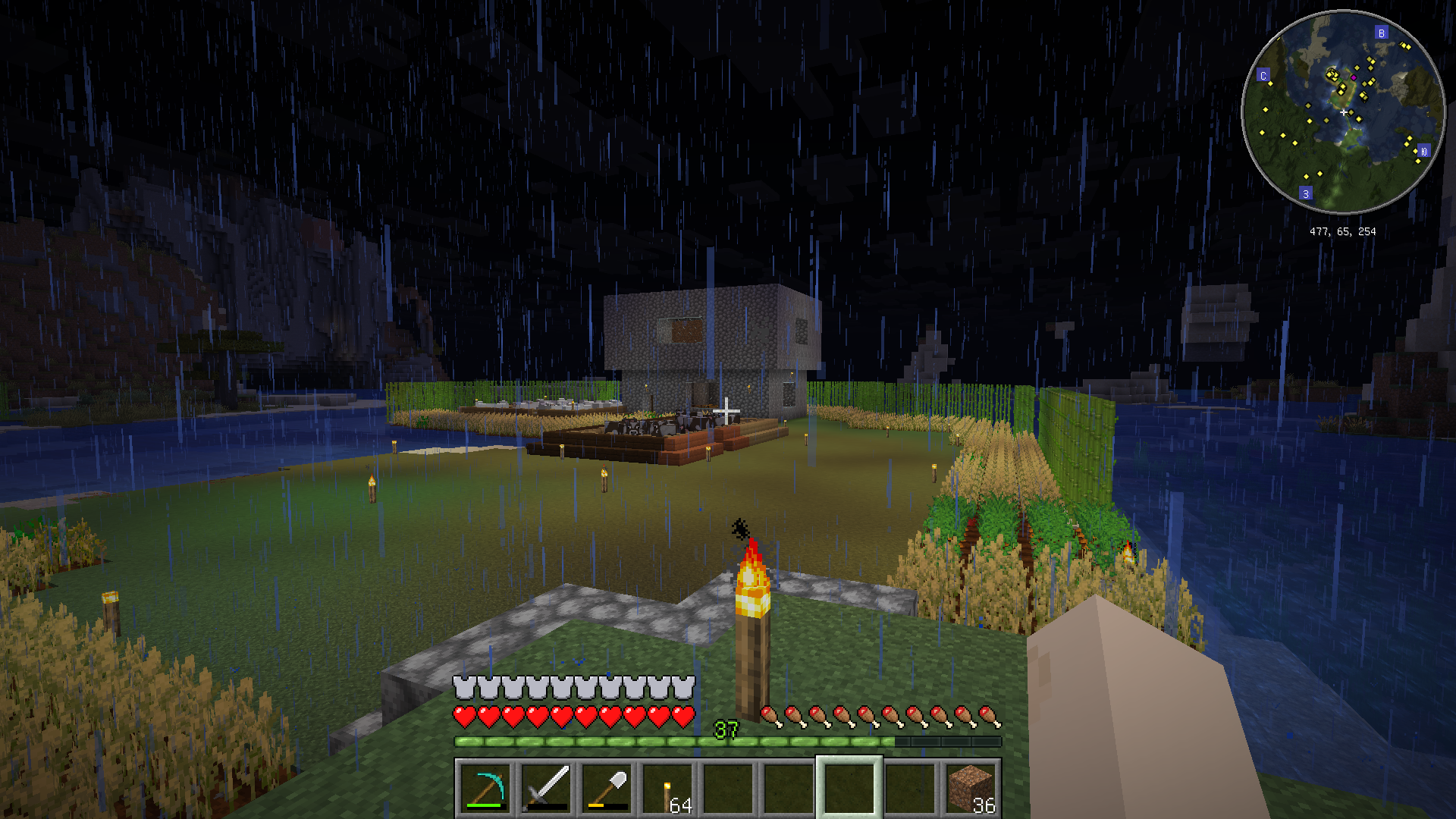Click the 'Ю' compass label on minimap

(1423, 152)
